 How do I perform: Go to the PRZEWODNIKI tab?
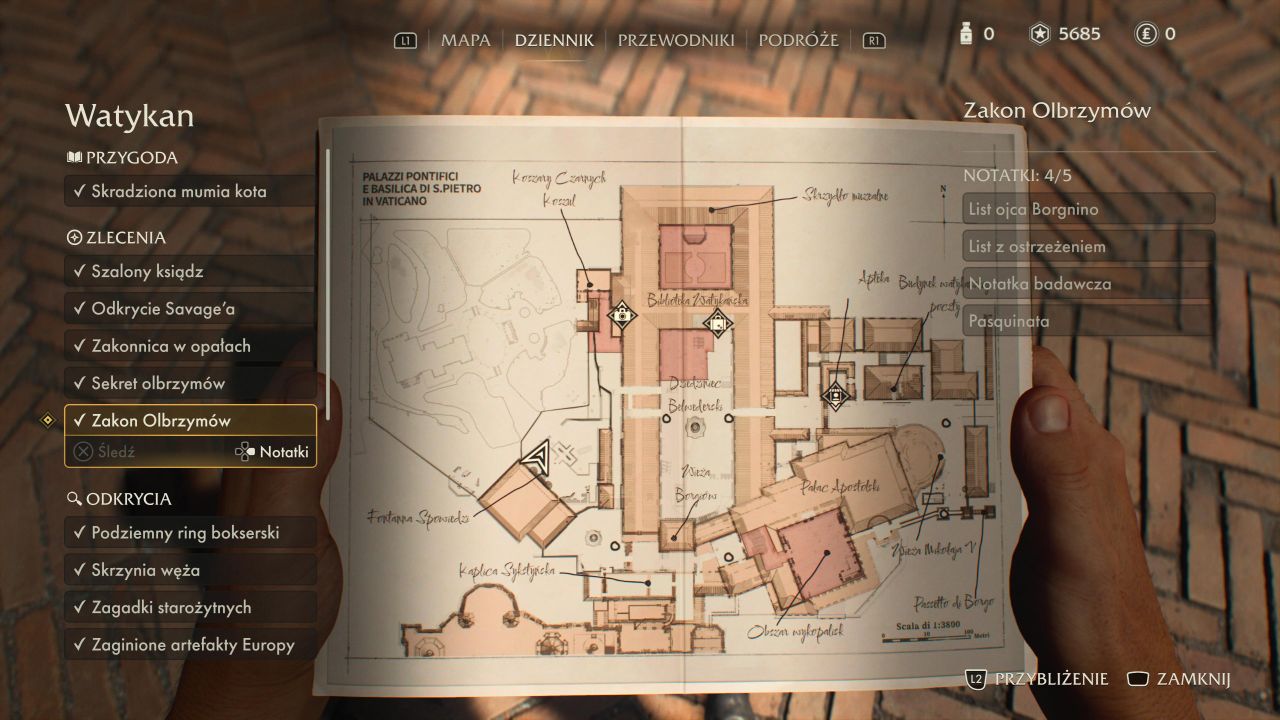pyautogui.click(x=676, y=40)
